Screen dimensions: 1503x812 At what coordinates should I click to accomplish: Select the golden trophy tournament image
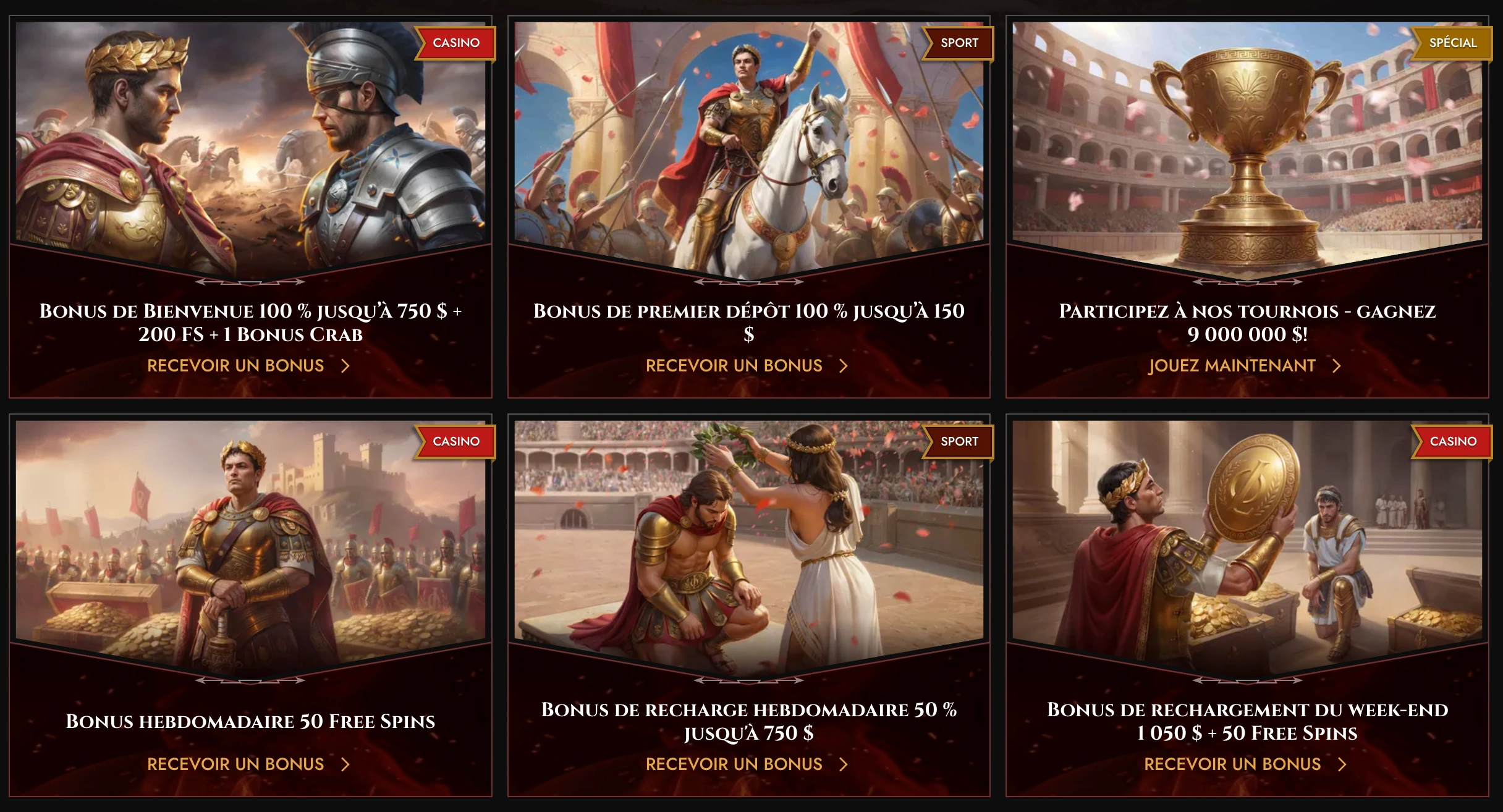point(1247,142)
